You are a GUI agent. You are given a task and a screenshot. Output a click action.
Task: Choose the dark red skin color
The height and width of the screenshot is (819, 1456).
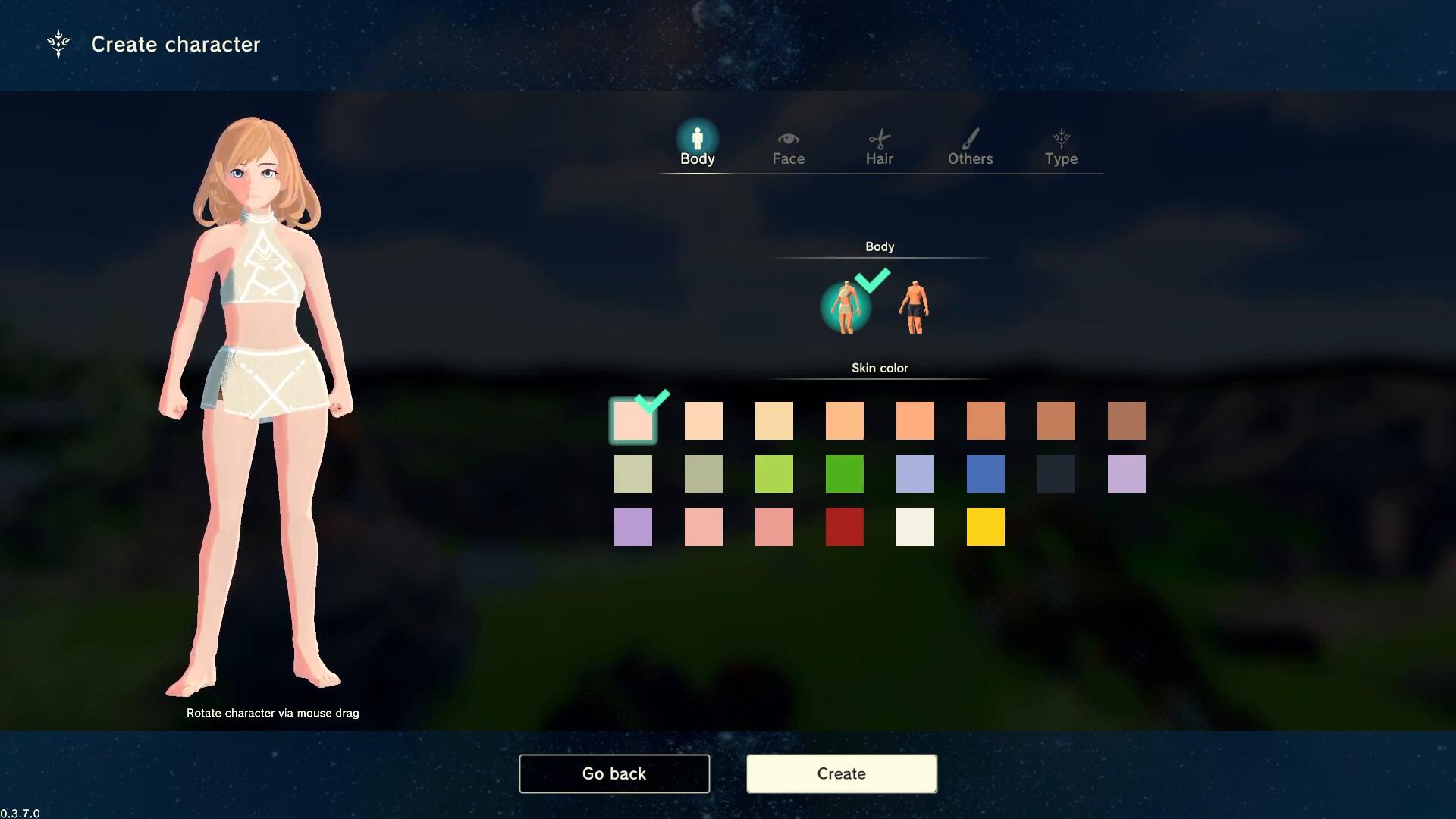click(844, 527)
